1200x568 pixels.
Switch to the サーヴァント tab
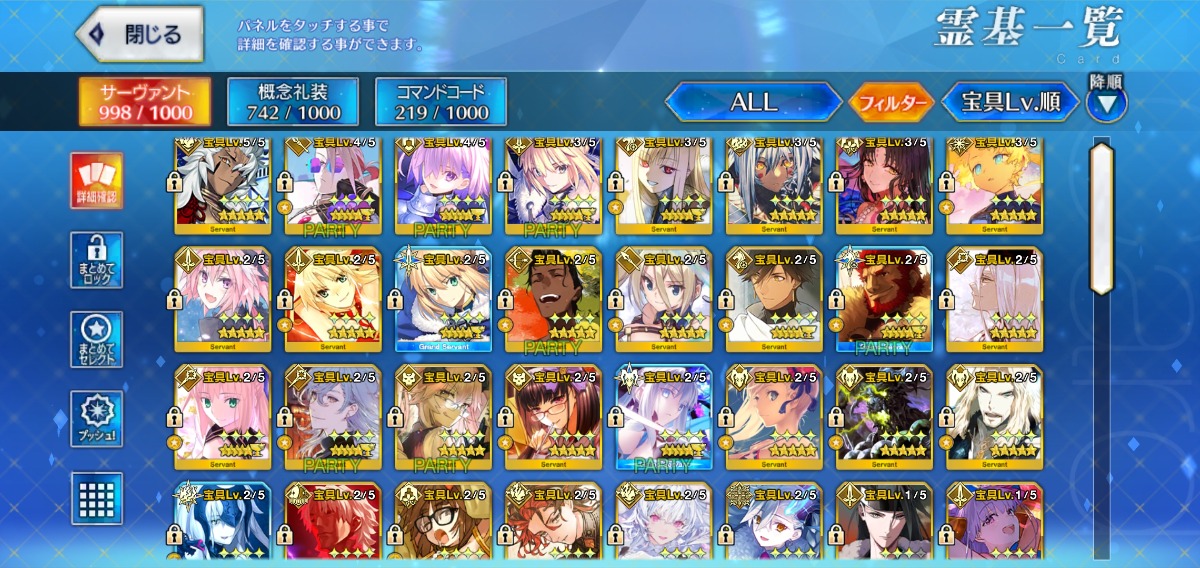coord(145,102)
